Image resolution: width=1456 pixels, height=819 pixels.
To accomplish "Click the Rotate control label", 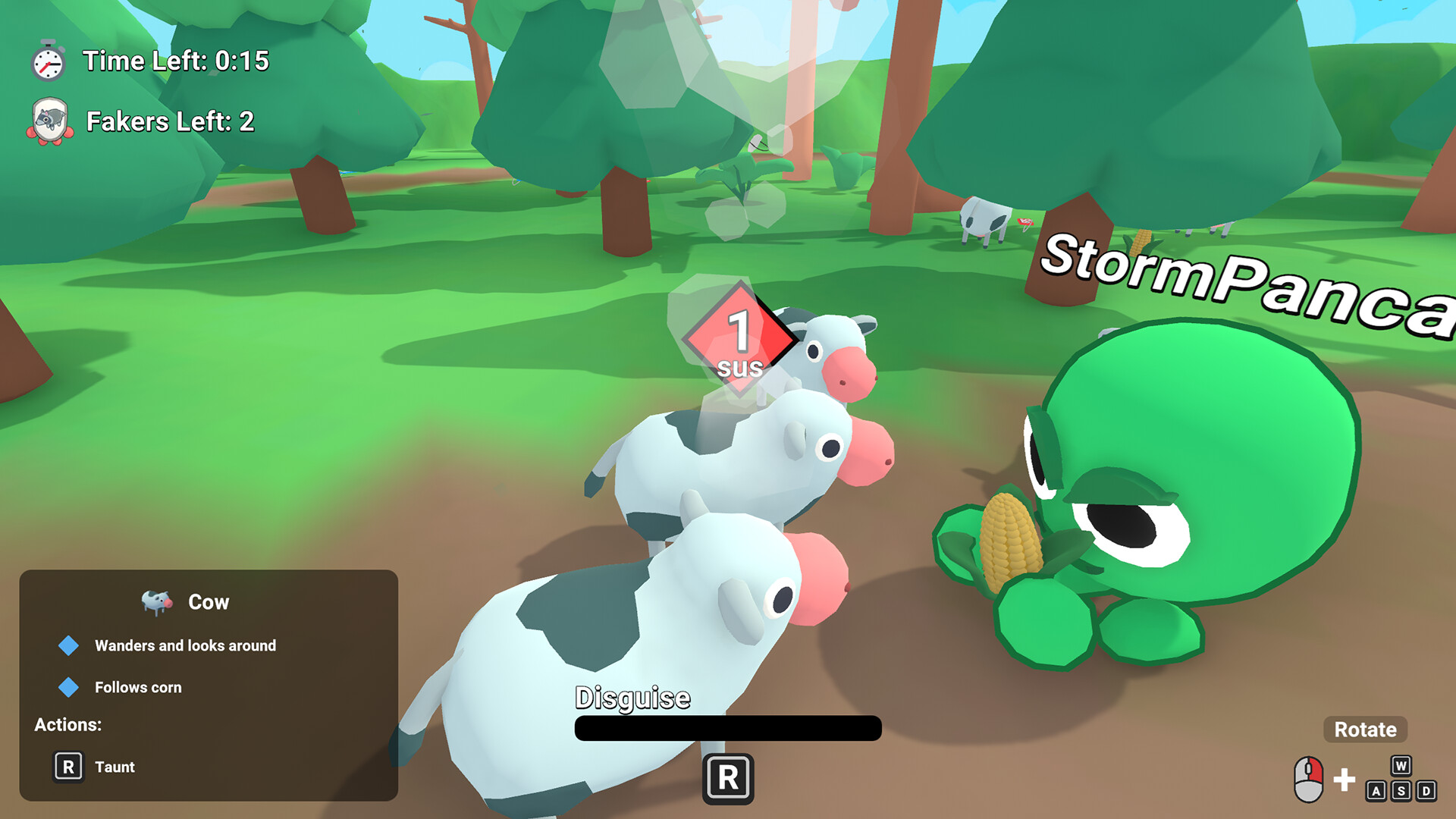I will (x=1365, y=730).
